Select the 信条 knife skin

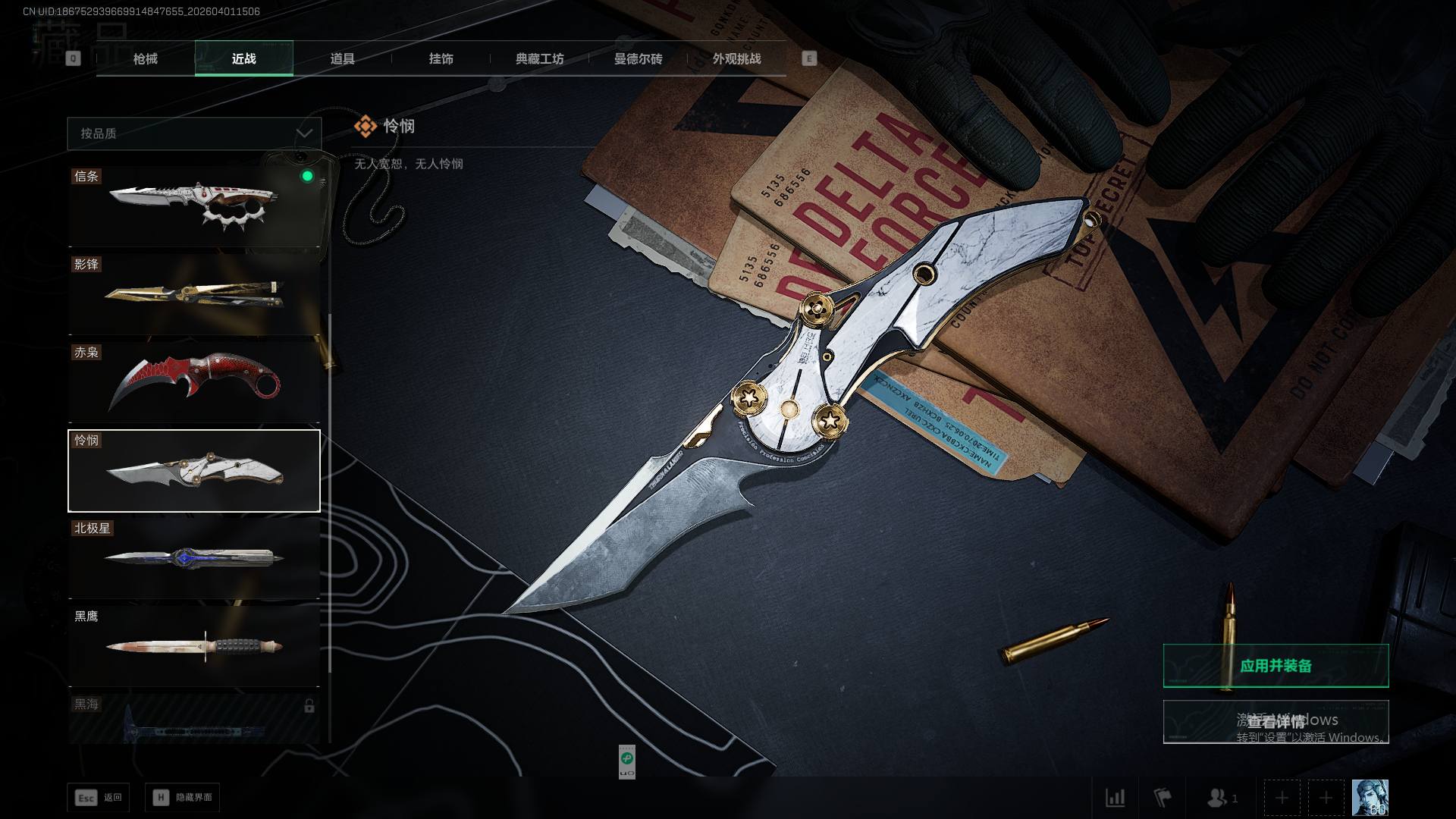tap(194, 206)
